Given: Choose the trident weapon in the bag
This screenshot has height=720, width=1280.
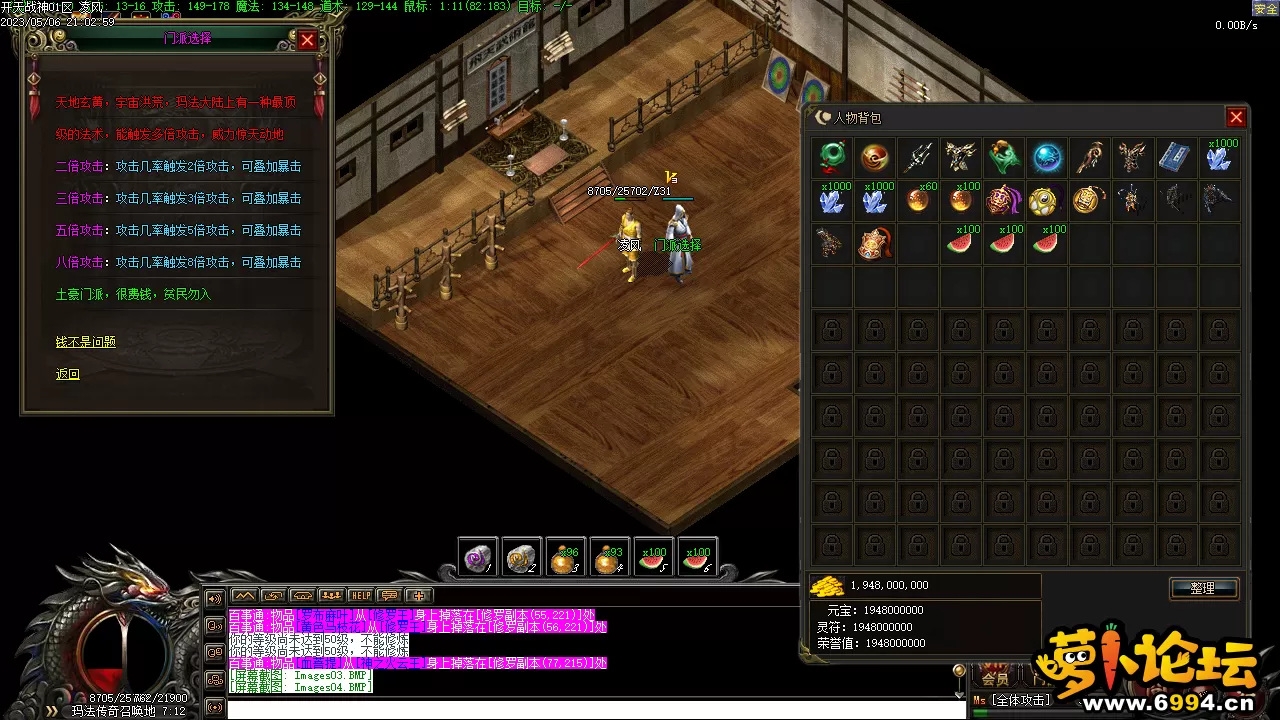Looking at the screenshot, I should pyautogui.click(x=918, y=158).
